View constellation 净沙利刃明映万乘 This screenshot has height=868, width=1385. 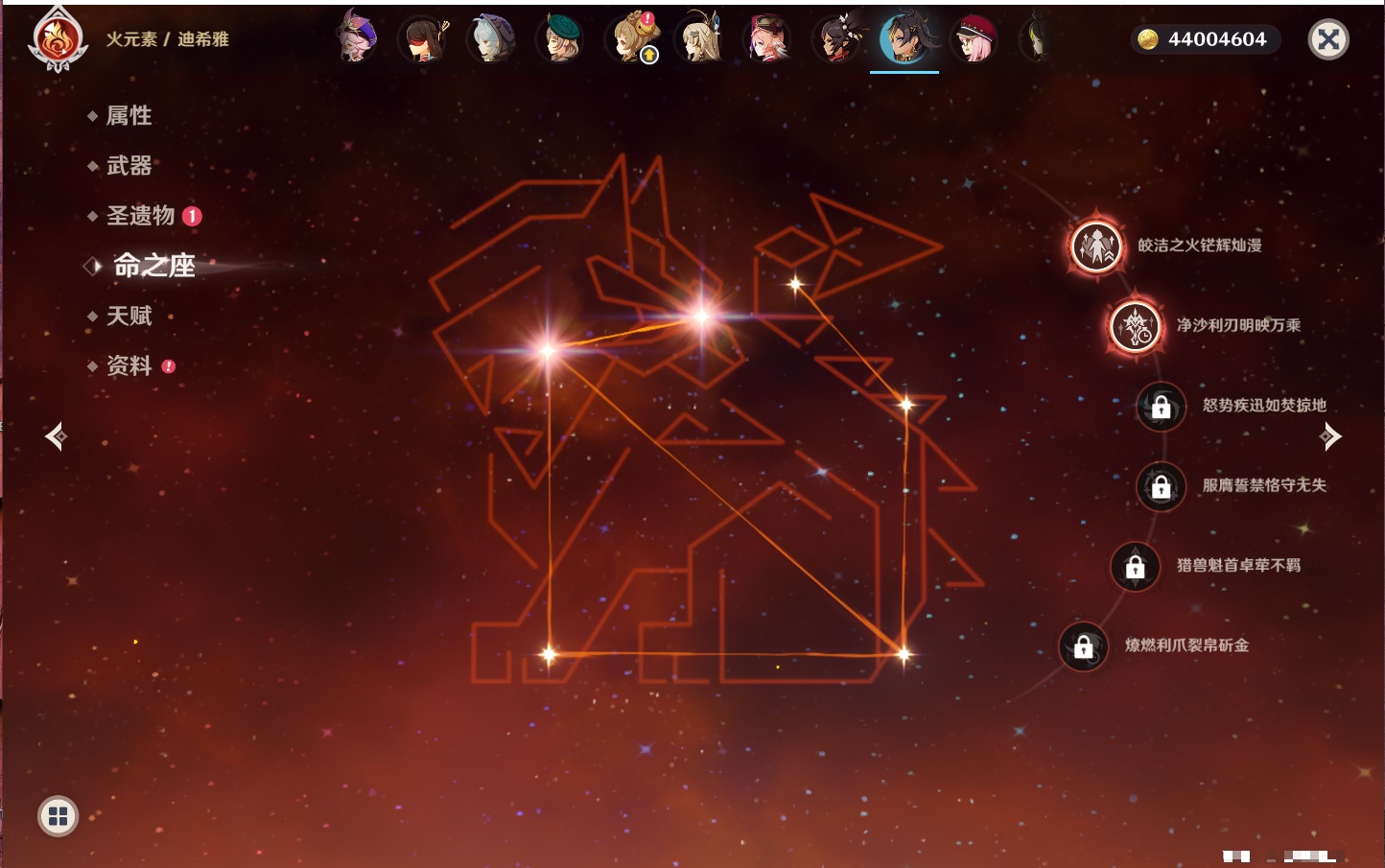pos(1136,326)
